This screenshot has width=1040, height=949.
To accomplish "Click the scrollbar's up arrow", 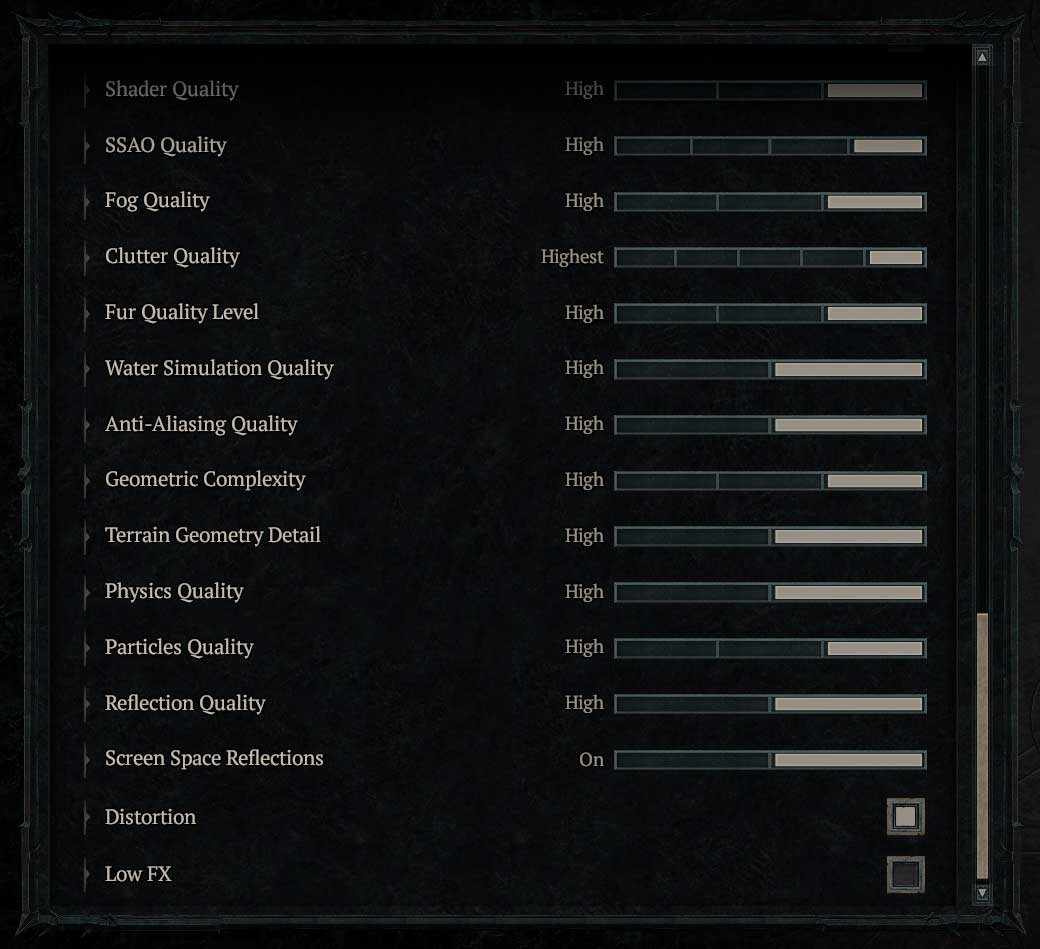I will 982,58.
